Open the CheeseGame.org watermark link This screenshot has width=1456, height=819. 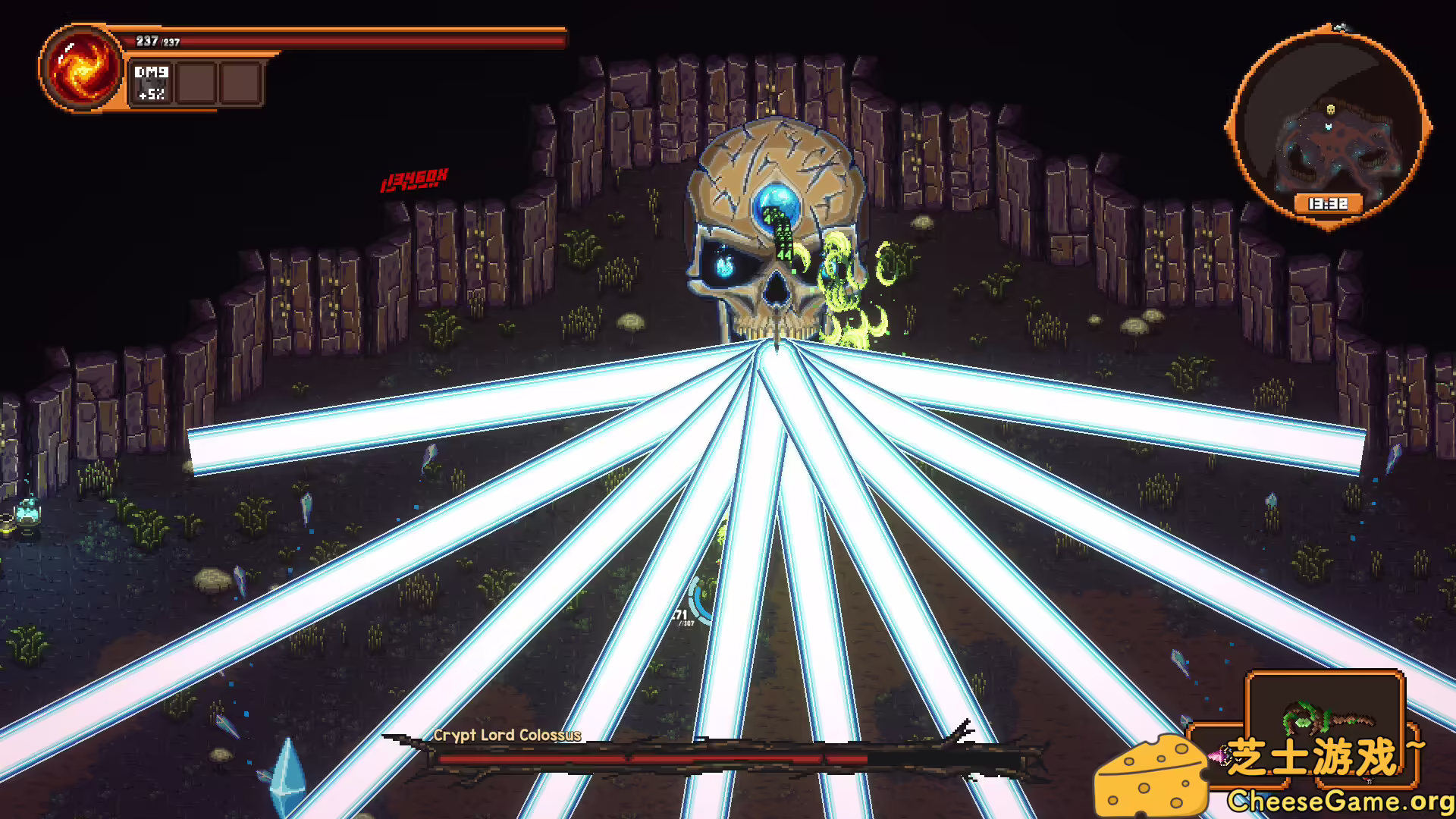click(1339, 801)
